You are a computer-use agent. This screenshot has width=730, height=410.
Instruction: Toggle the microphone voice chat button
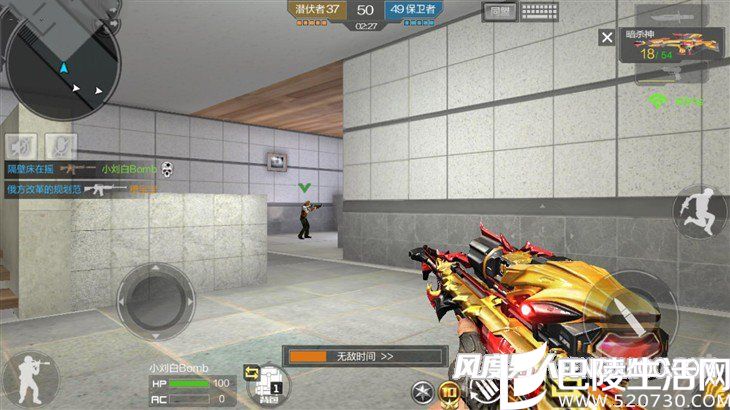[x=61, y=146]
